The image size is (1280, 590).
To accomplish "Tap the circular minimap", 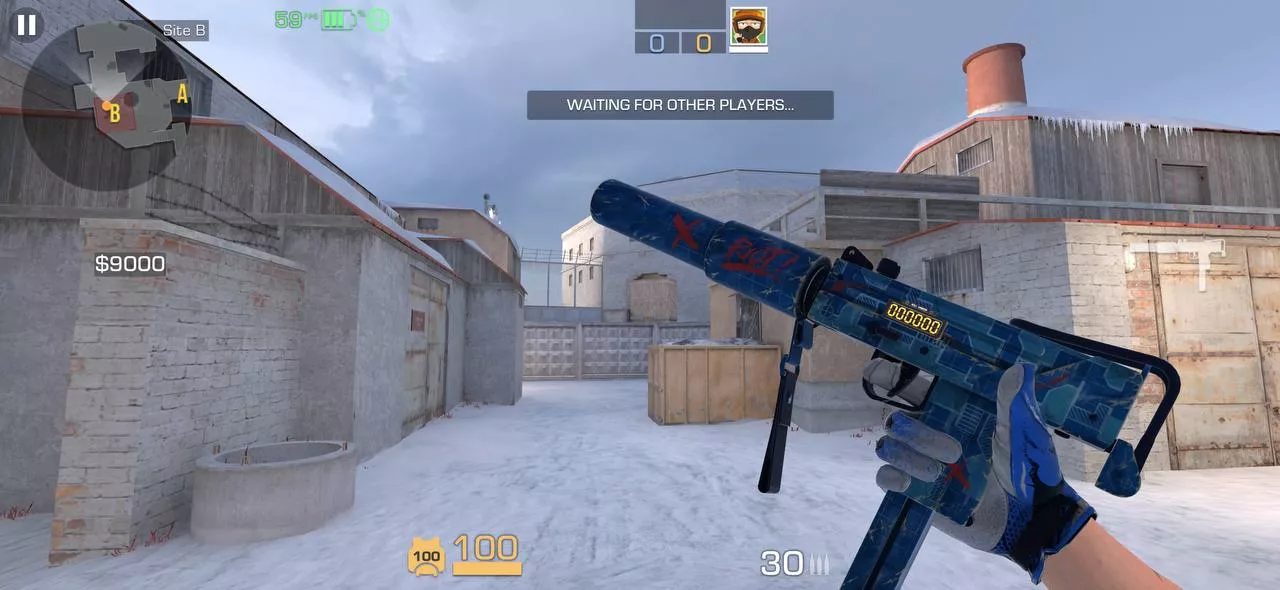I will pos(107,105).
